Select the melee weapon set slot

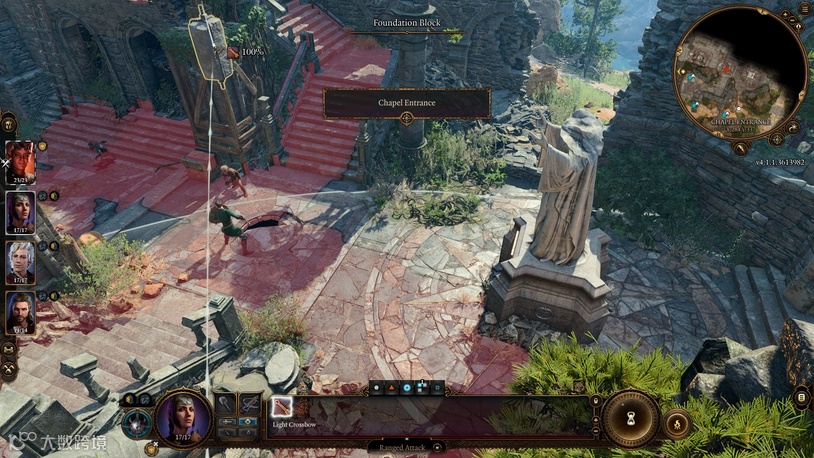pyautogui.click(x=228, y=404)
